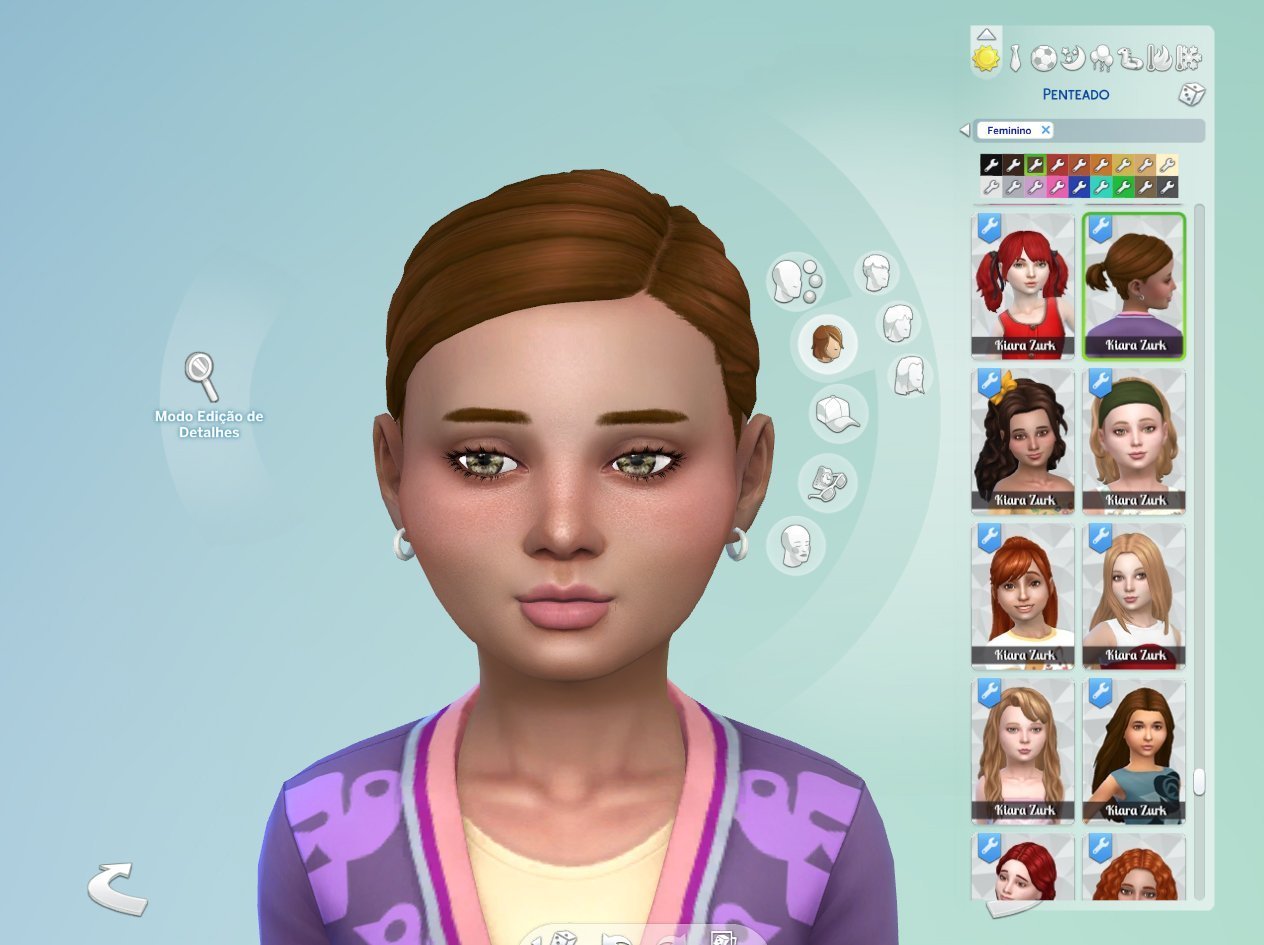Select the long hair length filter icon
Screen dimensions: 1264x945
point(909,375)
